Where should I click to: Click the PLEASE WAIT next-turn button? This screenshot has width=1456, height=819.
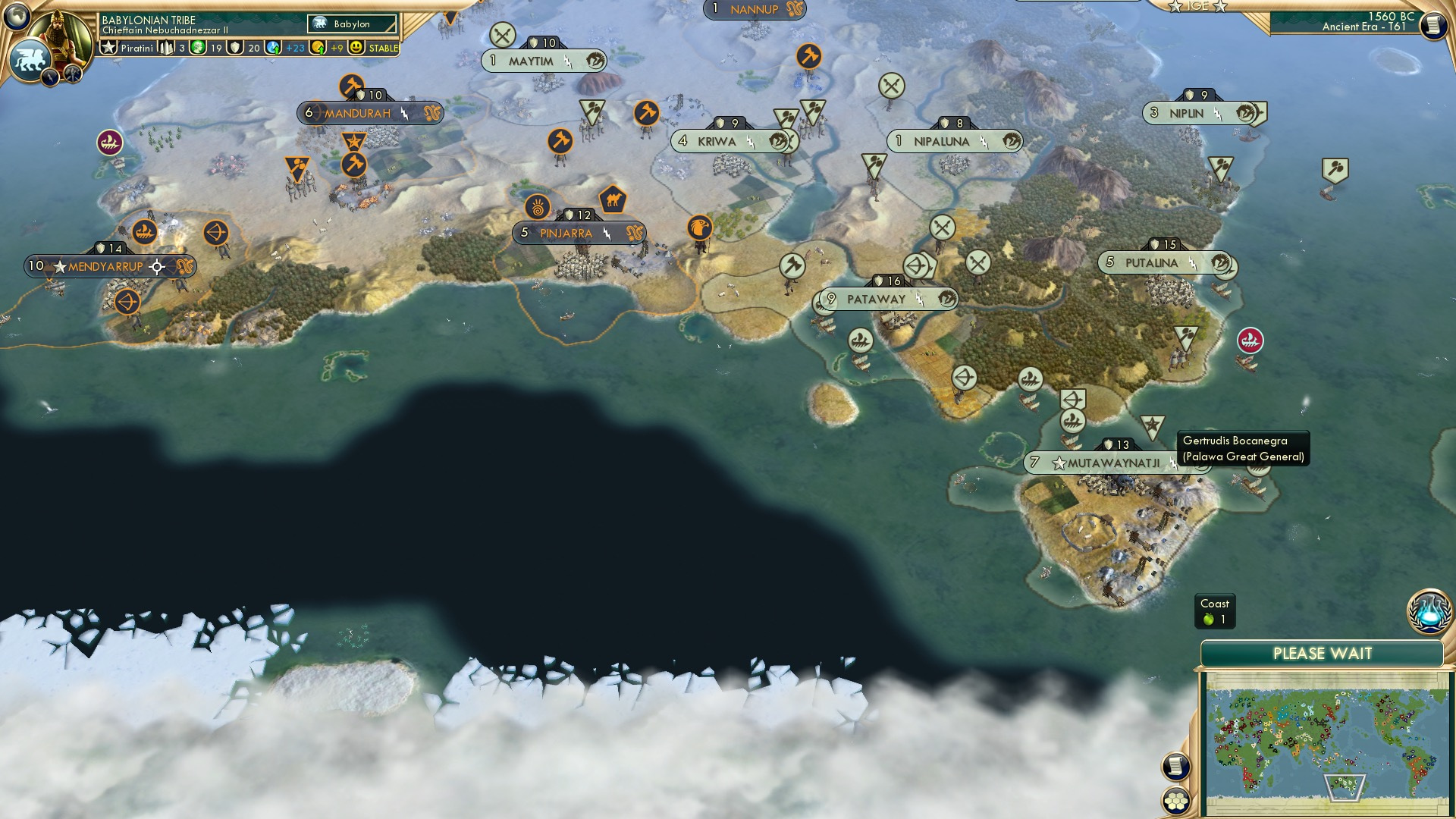point(1323,653)
